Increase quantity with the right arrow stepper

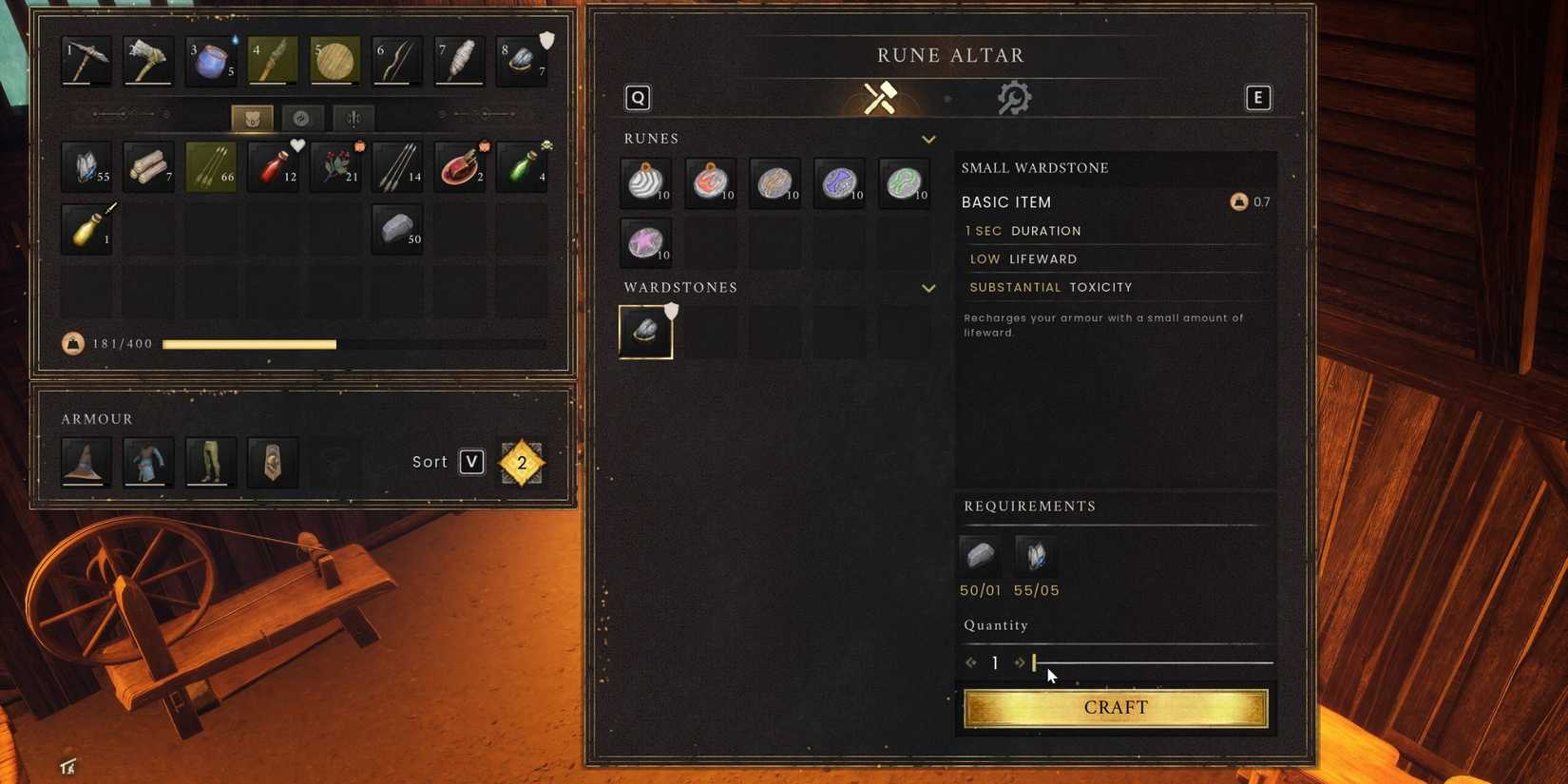tap(1021, 662)
